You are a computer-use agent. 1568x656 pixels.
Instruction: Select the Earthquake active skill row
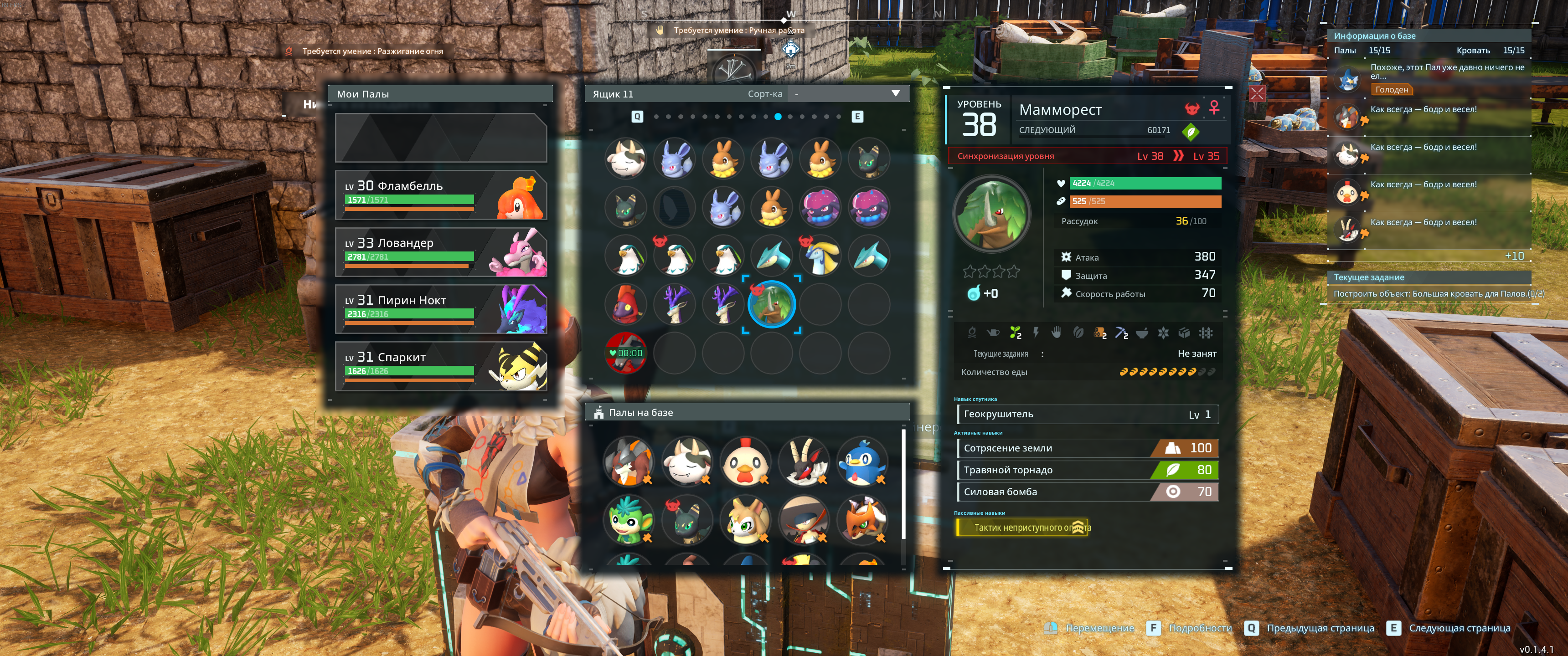1087,448
